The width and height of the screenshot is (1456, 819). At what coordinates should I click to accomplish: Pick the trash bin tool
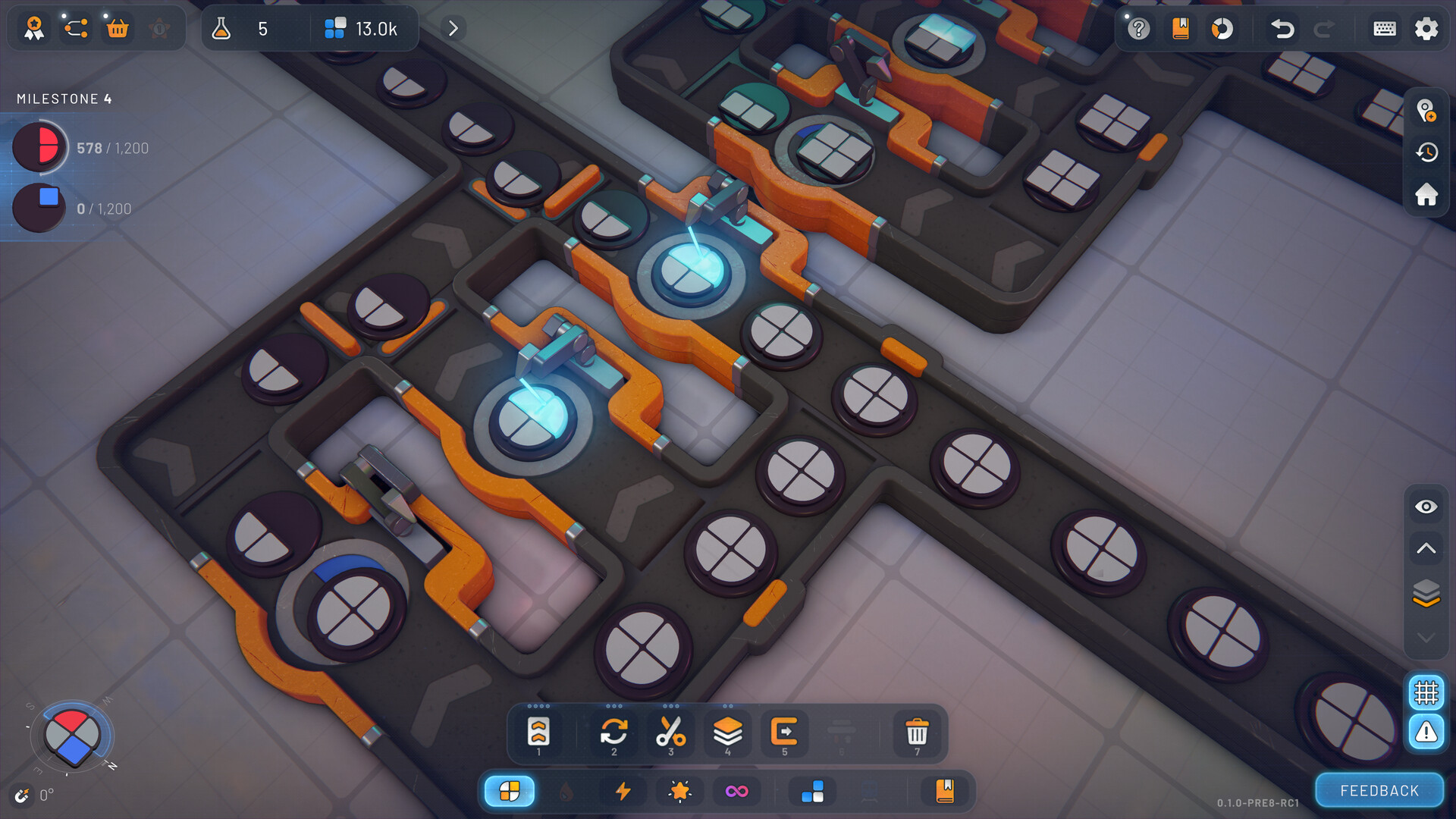tap(917, 733)
